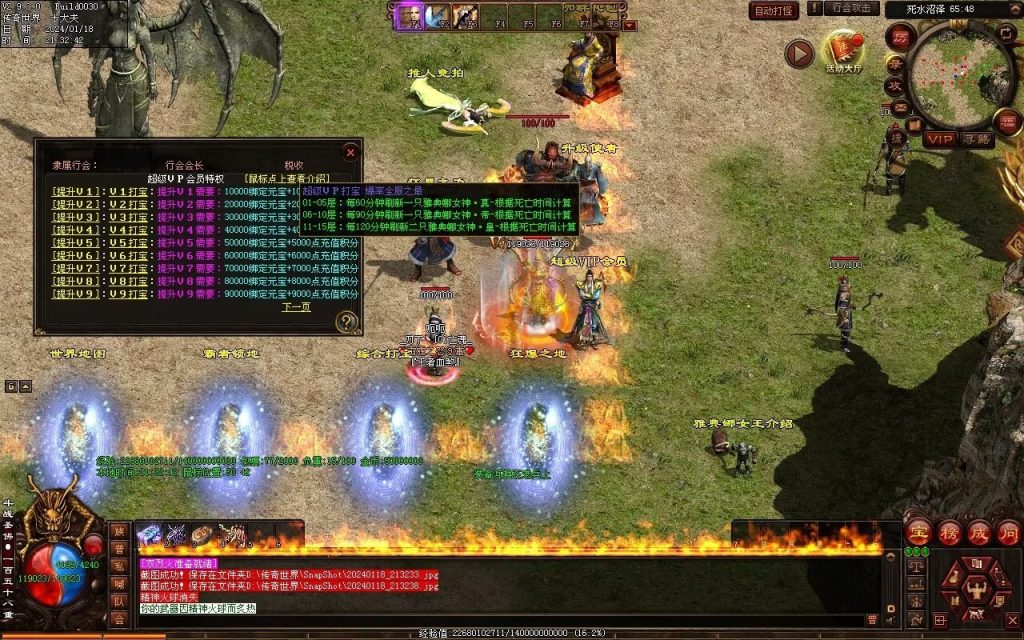Toggle the 自动打怪 auto-fight button
The width and height of the screenshot is (1024, 640).
tap(774, 10)
